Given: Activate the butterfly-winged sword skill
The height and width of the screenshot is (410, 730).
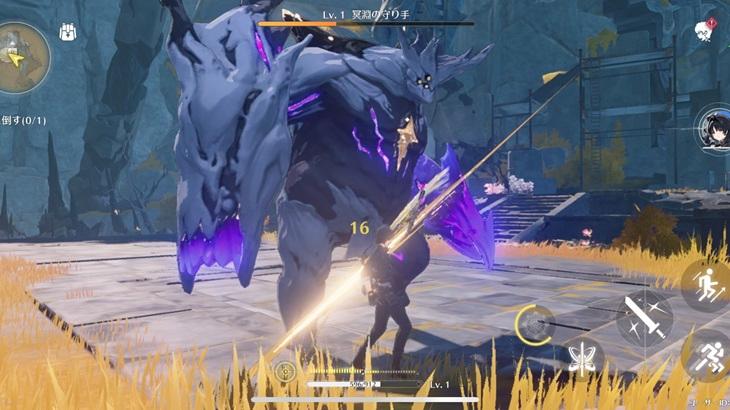Looking at the screenshot, I should 583,358.
